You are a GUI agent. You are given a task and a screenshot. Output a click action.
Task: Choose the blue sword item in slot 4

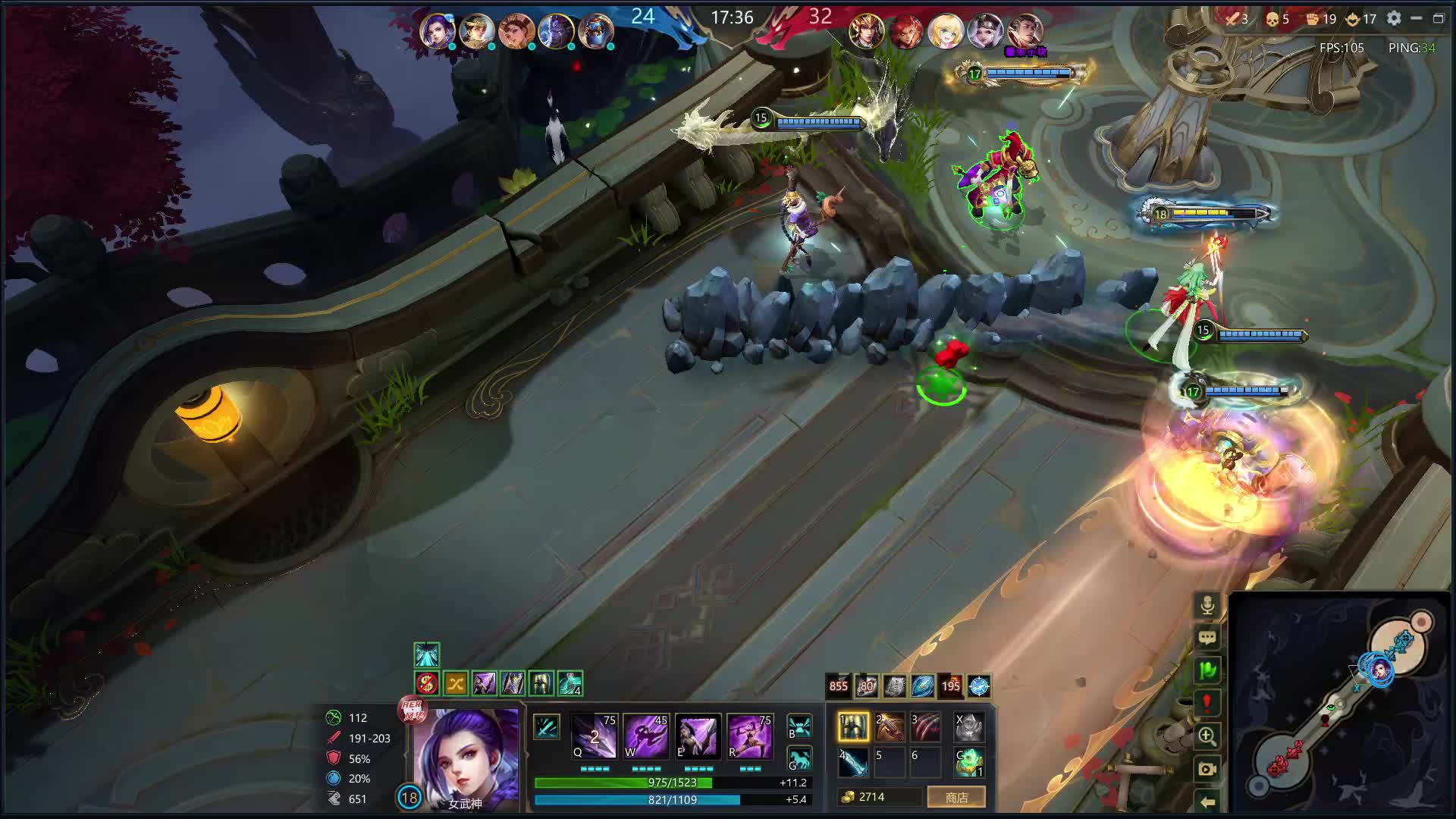pyautogui.click(x=853, y=762)
